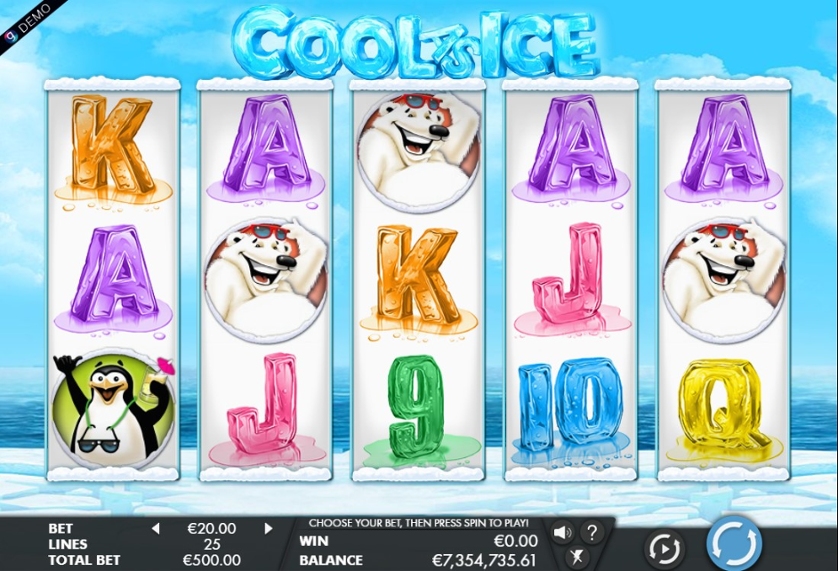Start autoplay with the small circular play button

pyautogui.click(x=664, y=548)
